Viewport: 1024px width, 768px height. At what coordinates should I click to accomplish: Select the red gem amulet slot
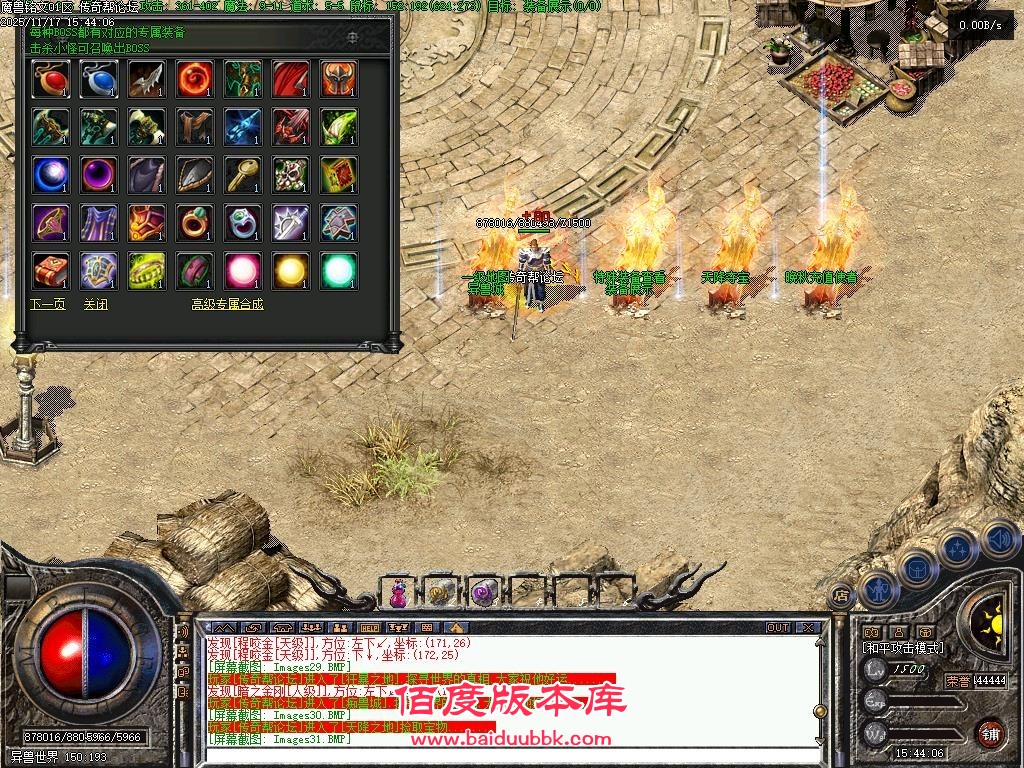[x=50, y=79]
